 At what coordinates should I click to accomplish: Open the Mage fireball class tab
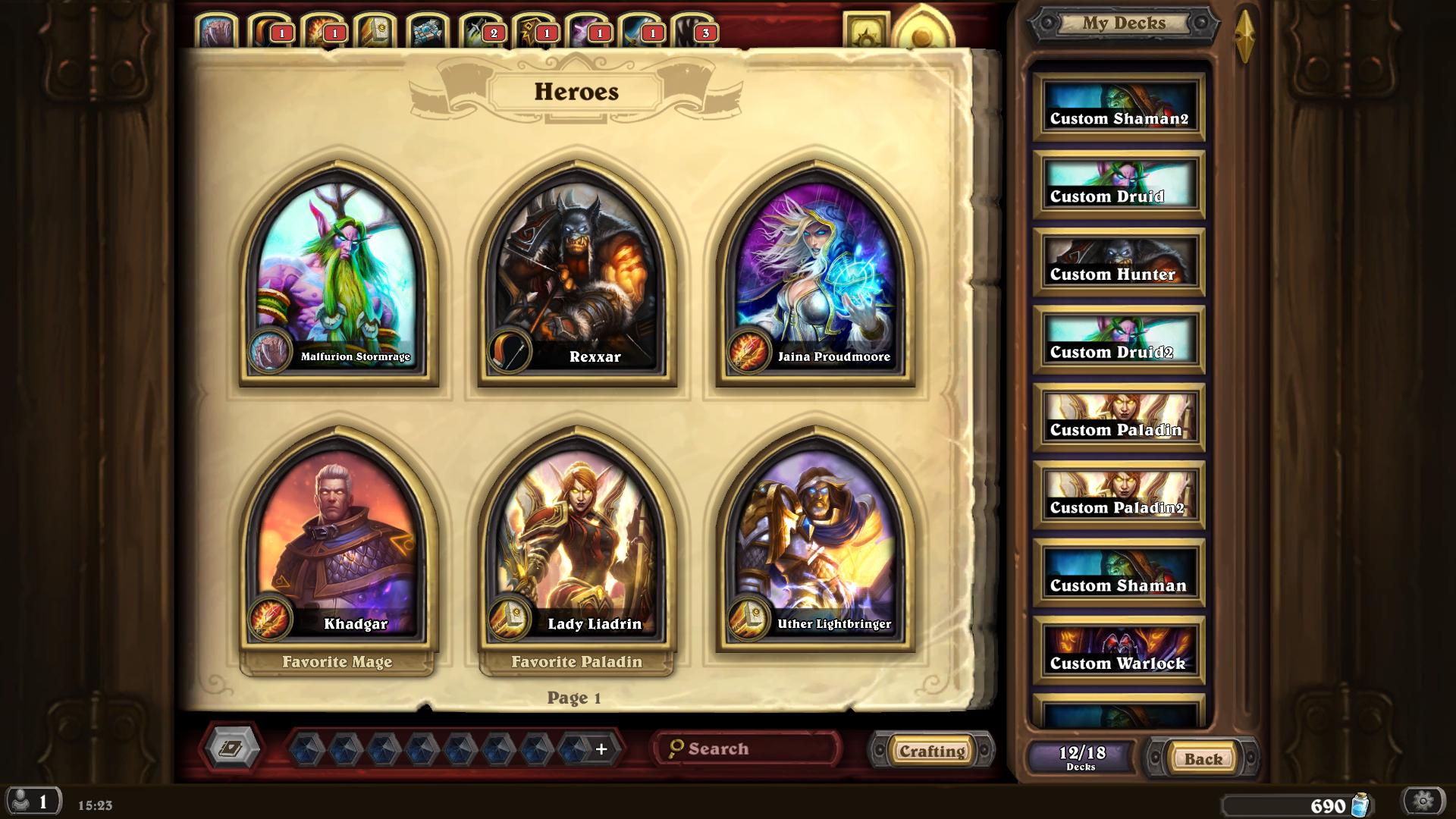point(323,32)
